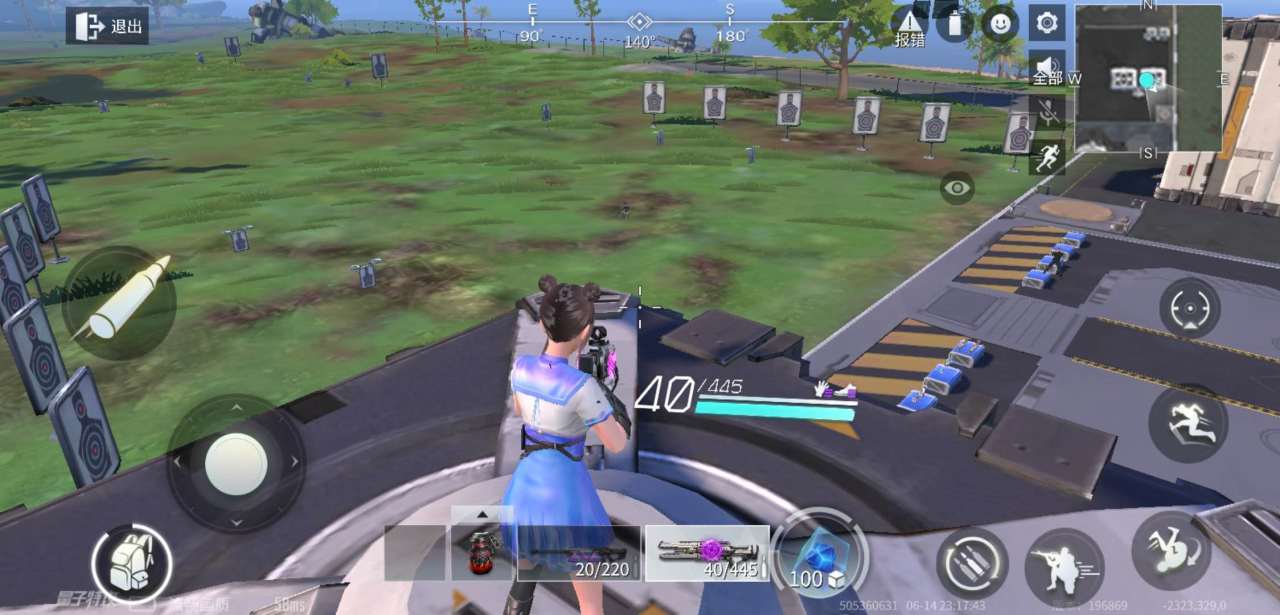Screen dimensions: 1280x615
Task: Tap the eye free-look button
Action: [x=957, y=187]
